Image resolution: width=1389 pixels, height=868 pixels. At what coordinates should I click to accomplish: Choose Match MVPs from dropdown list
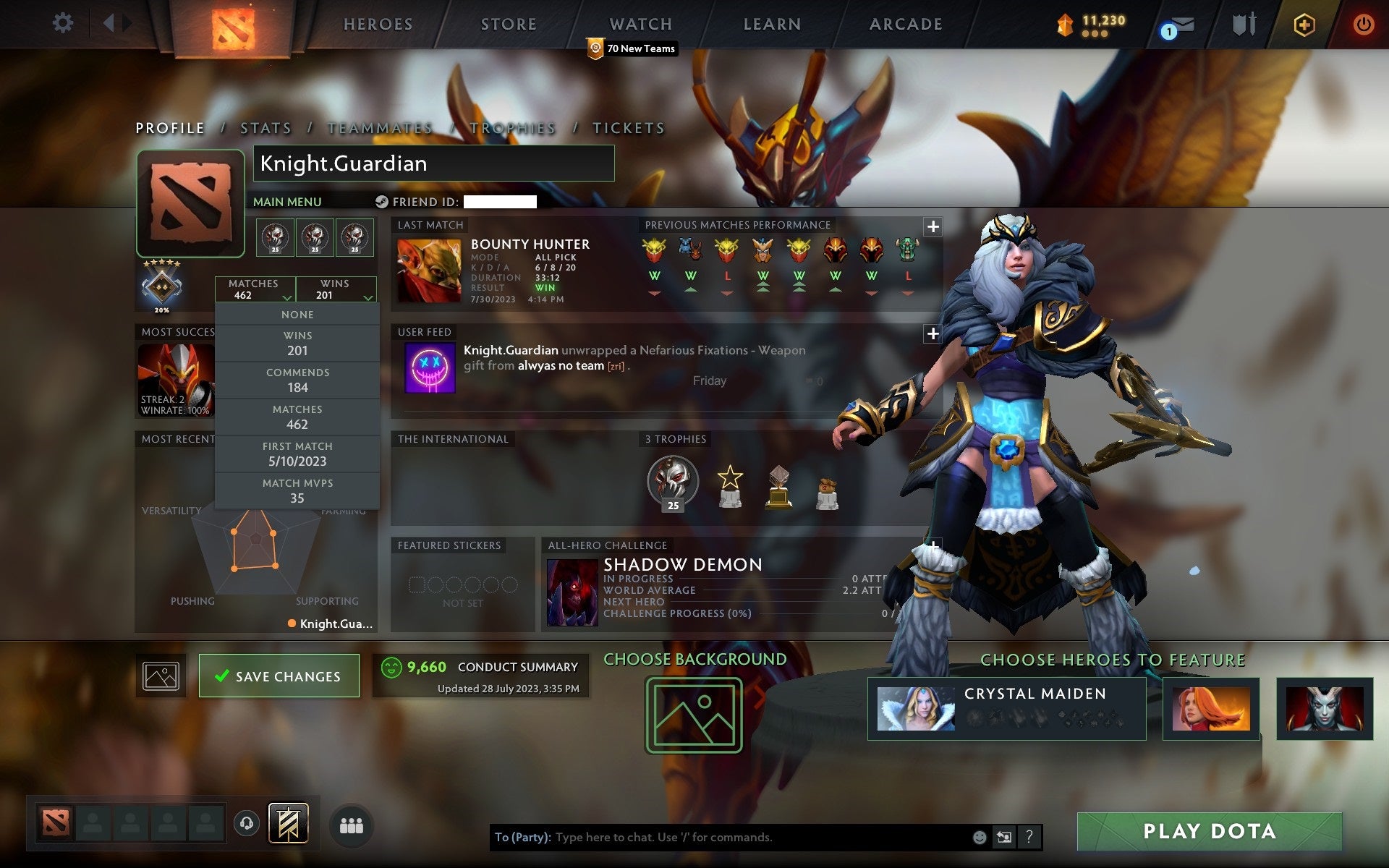[x=297, y=491]
